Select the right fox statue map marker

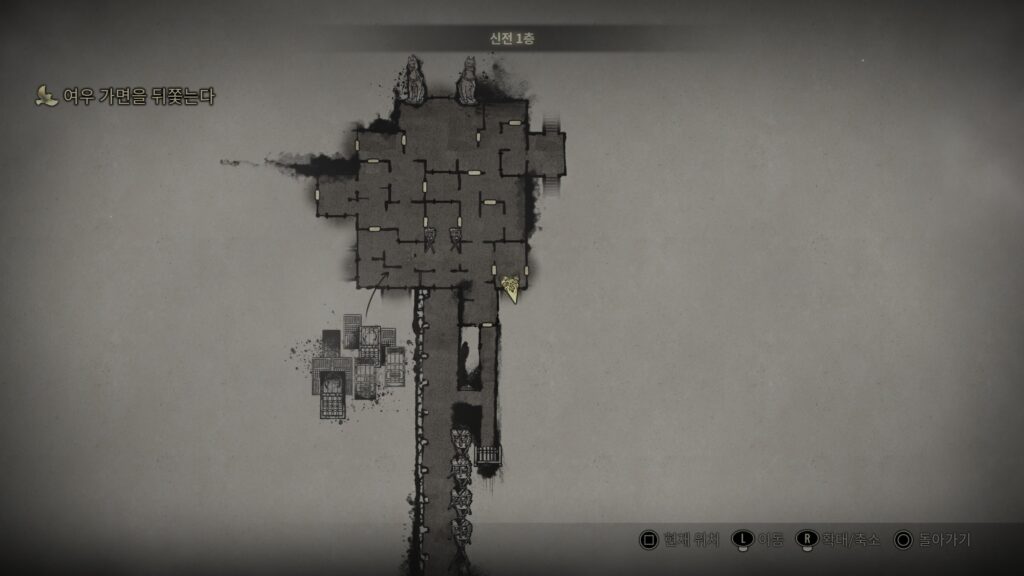467,81
